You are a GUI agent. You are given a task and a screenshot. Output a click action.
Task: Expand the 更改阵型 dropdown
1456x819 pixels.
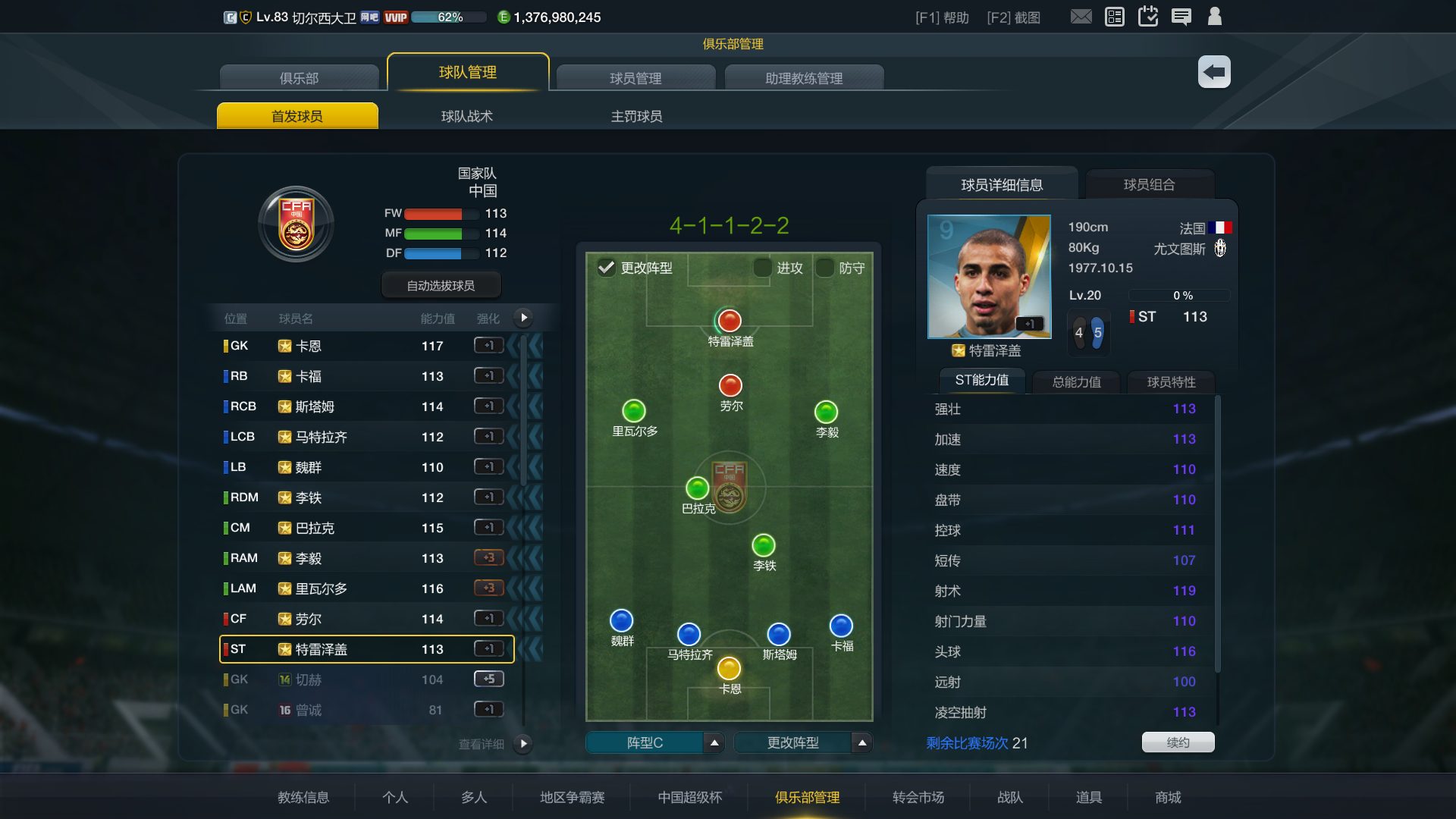pos(861,743)
